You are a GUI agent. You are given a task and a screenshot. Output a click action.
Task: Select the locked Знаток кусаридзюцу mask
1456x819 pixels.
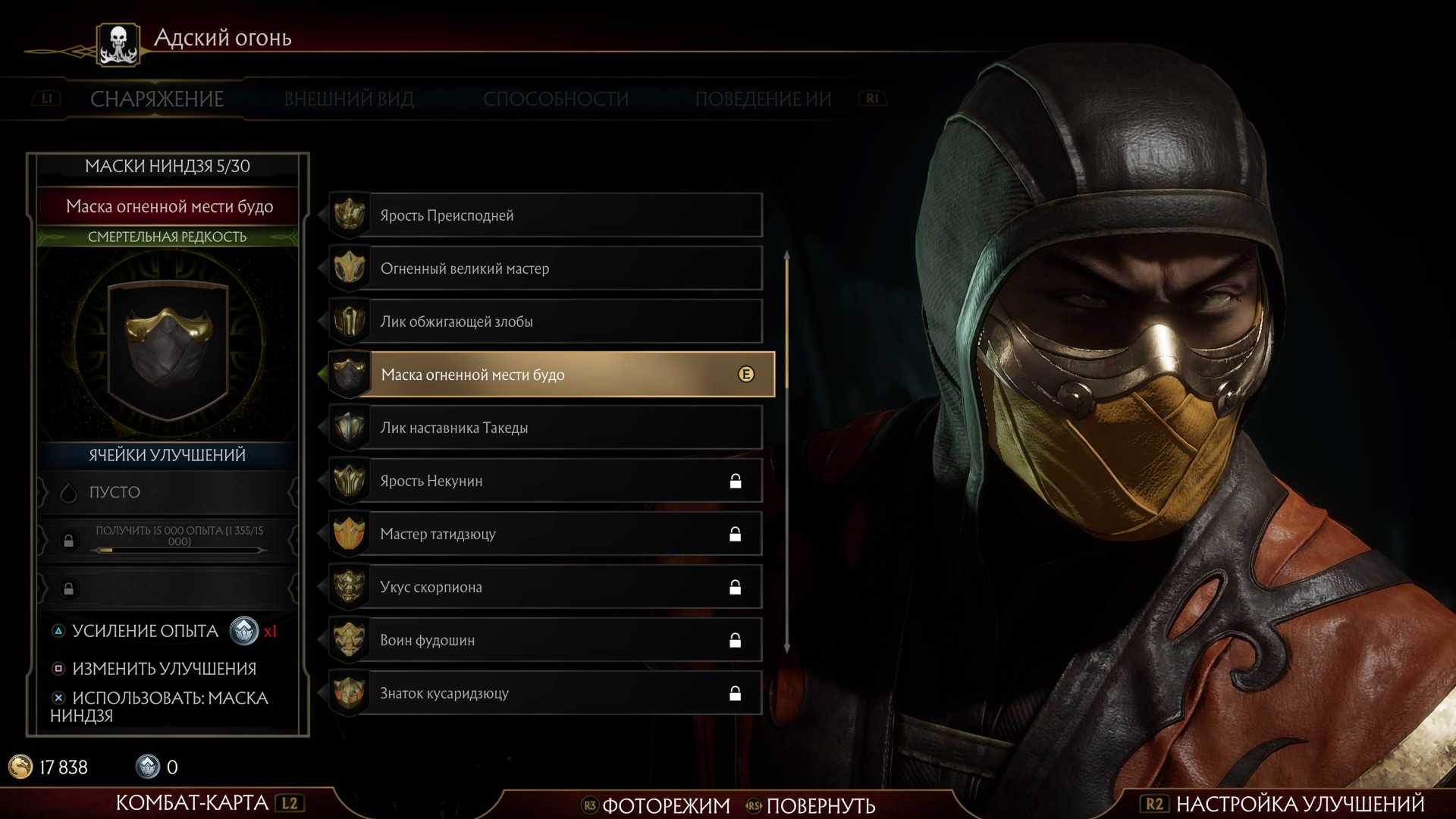click(x=546, y=693)
